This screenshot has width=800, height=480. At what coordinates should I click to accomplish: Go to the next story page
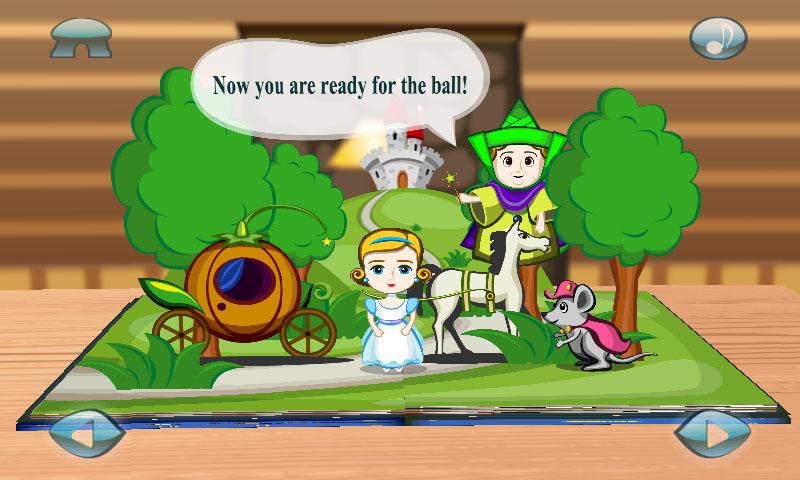(714, 435)
